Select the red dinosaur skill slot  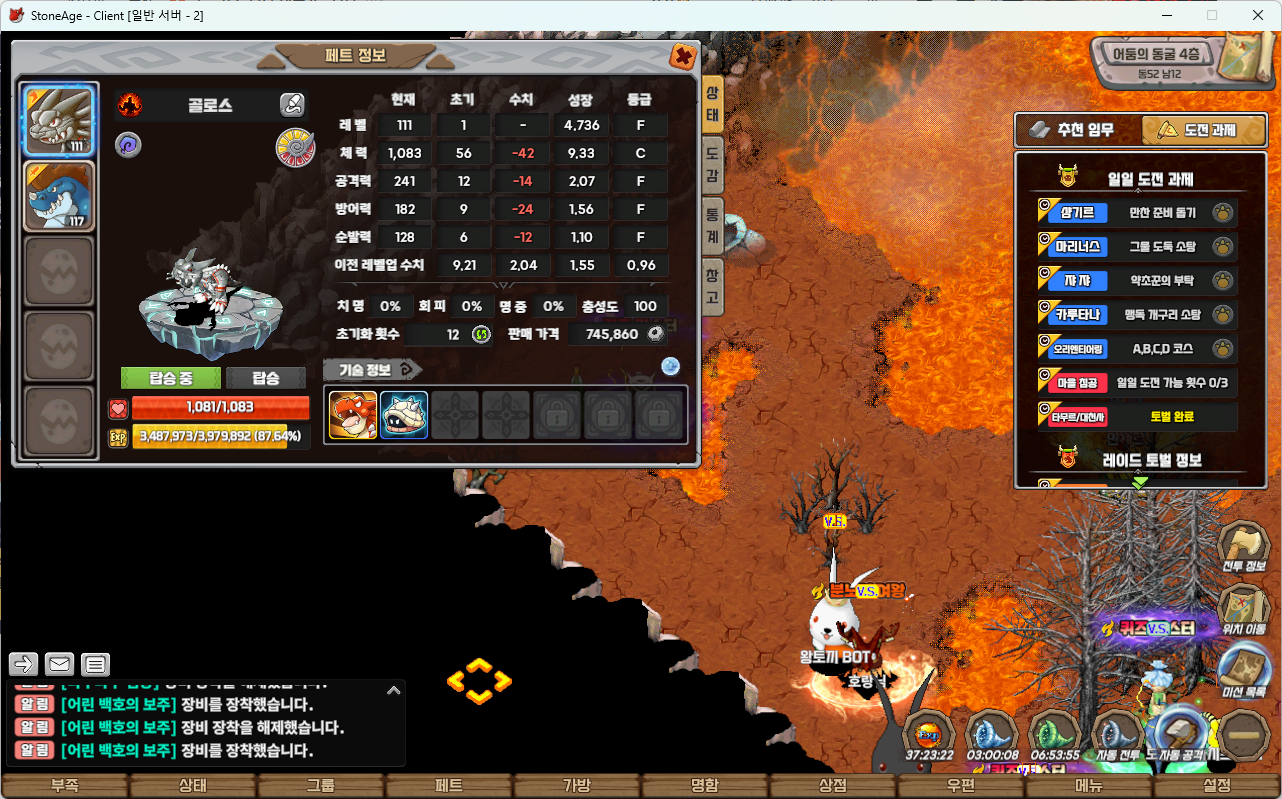coord(353,415)
